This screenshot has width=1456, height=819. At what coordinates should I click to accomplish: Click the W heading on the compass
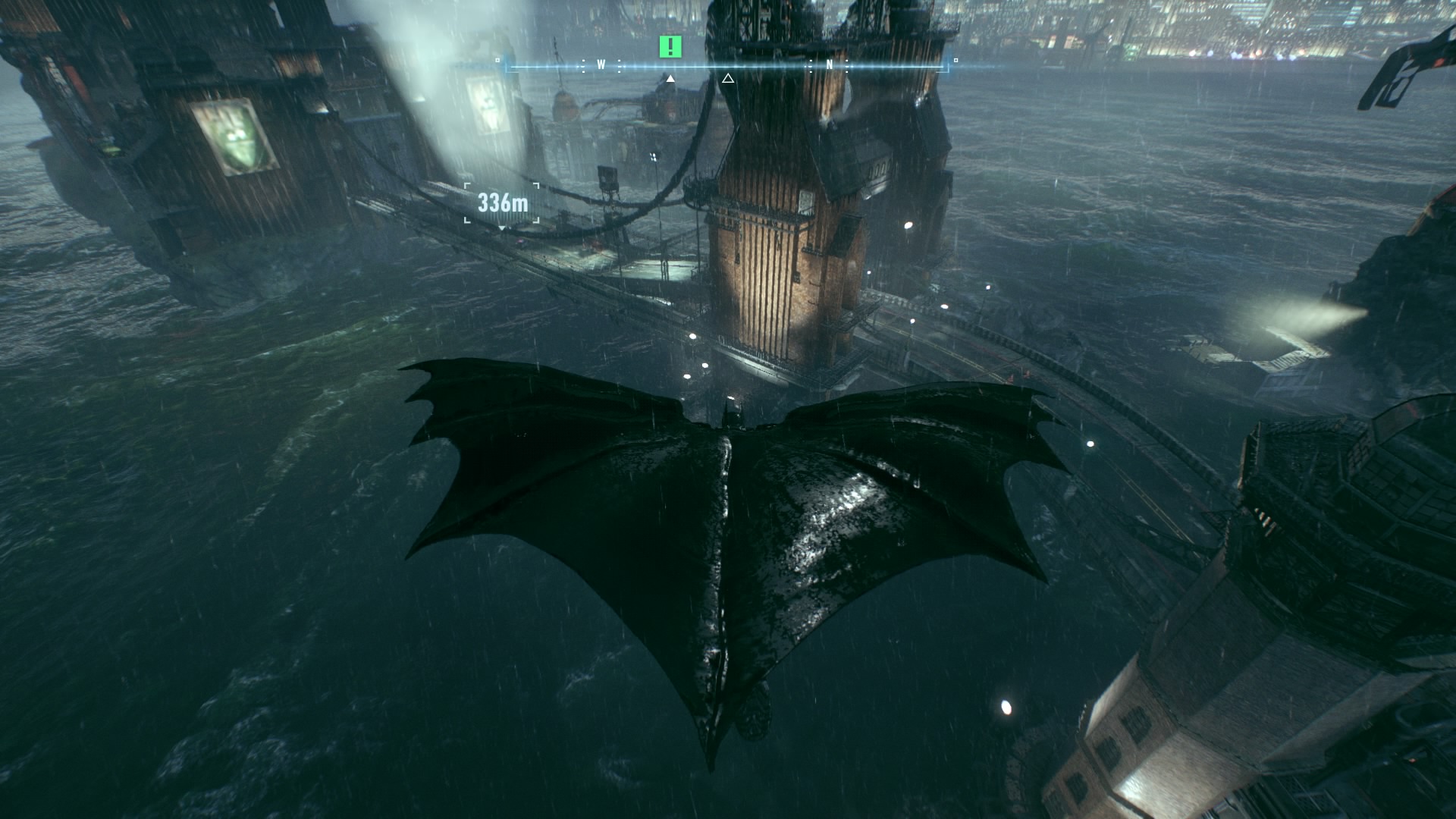[x=601, y=65]
